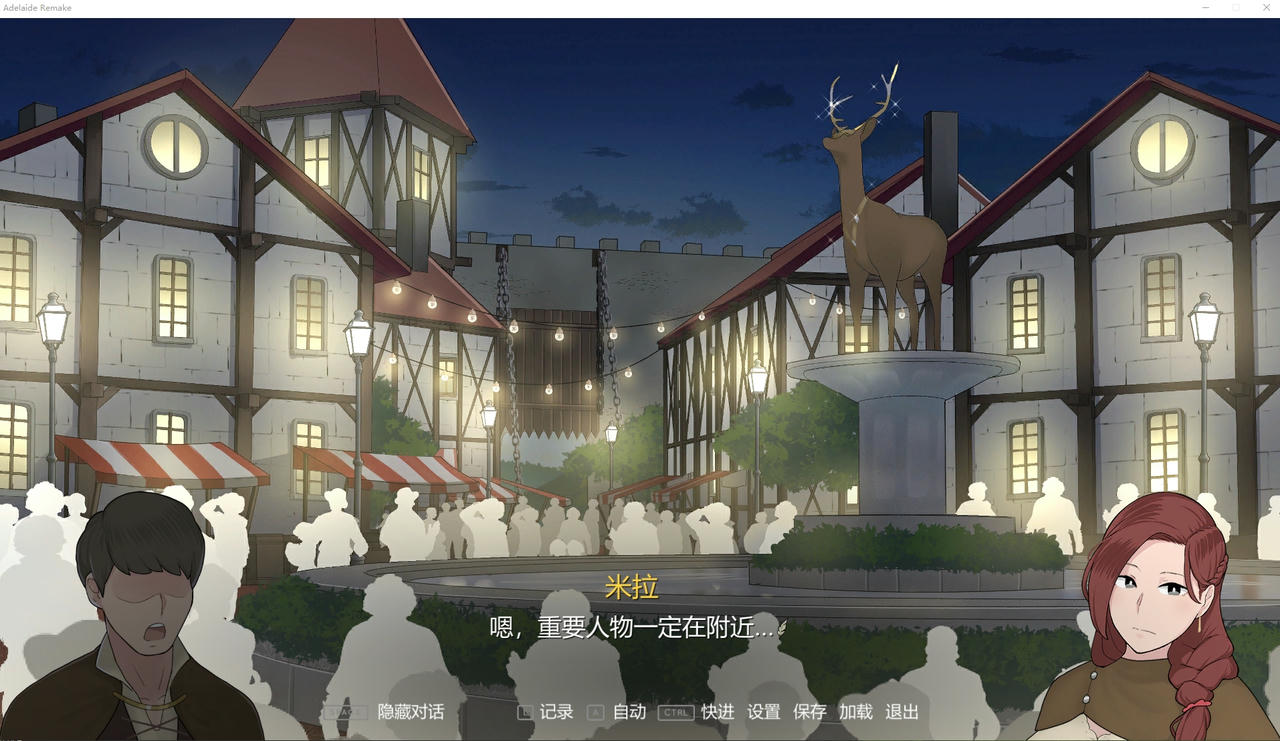Enable 快进 fast-forward mode

click(x=716, y=713)
